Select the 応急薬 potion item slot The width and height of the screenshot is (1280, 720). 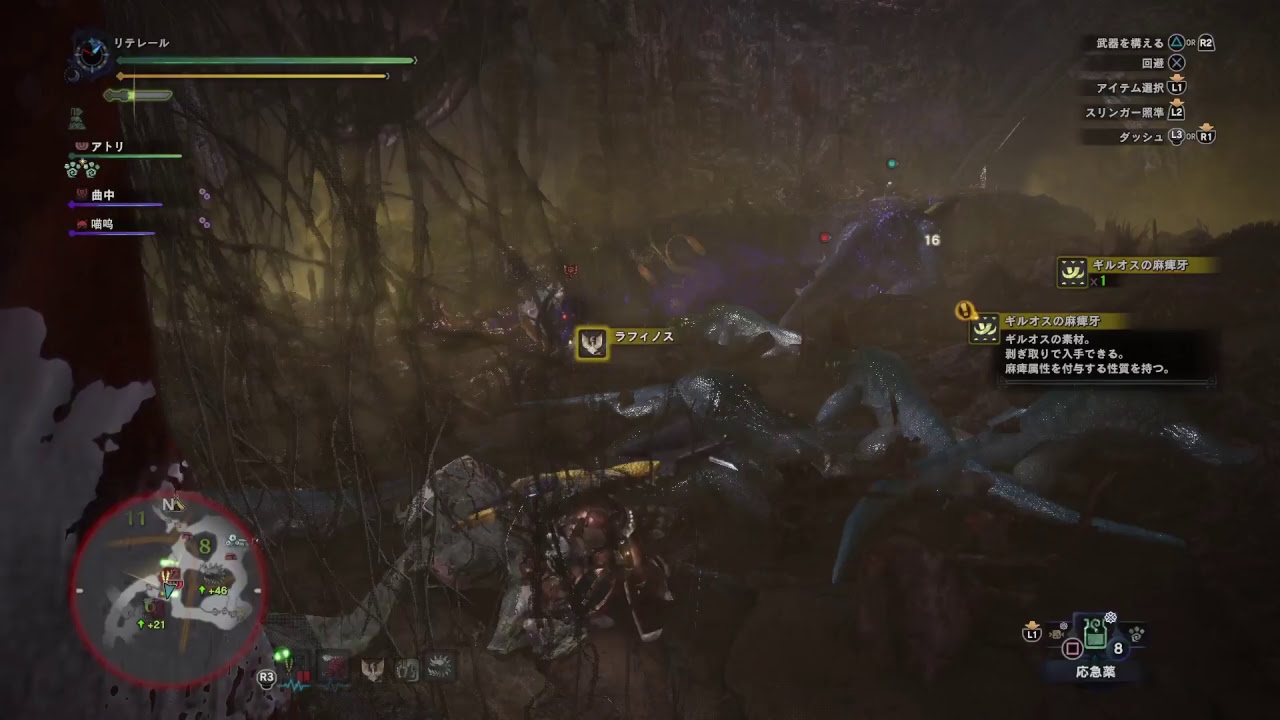pyautogui.click(x=1094, y=634)
